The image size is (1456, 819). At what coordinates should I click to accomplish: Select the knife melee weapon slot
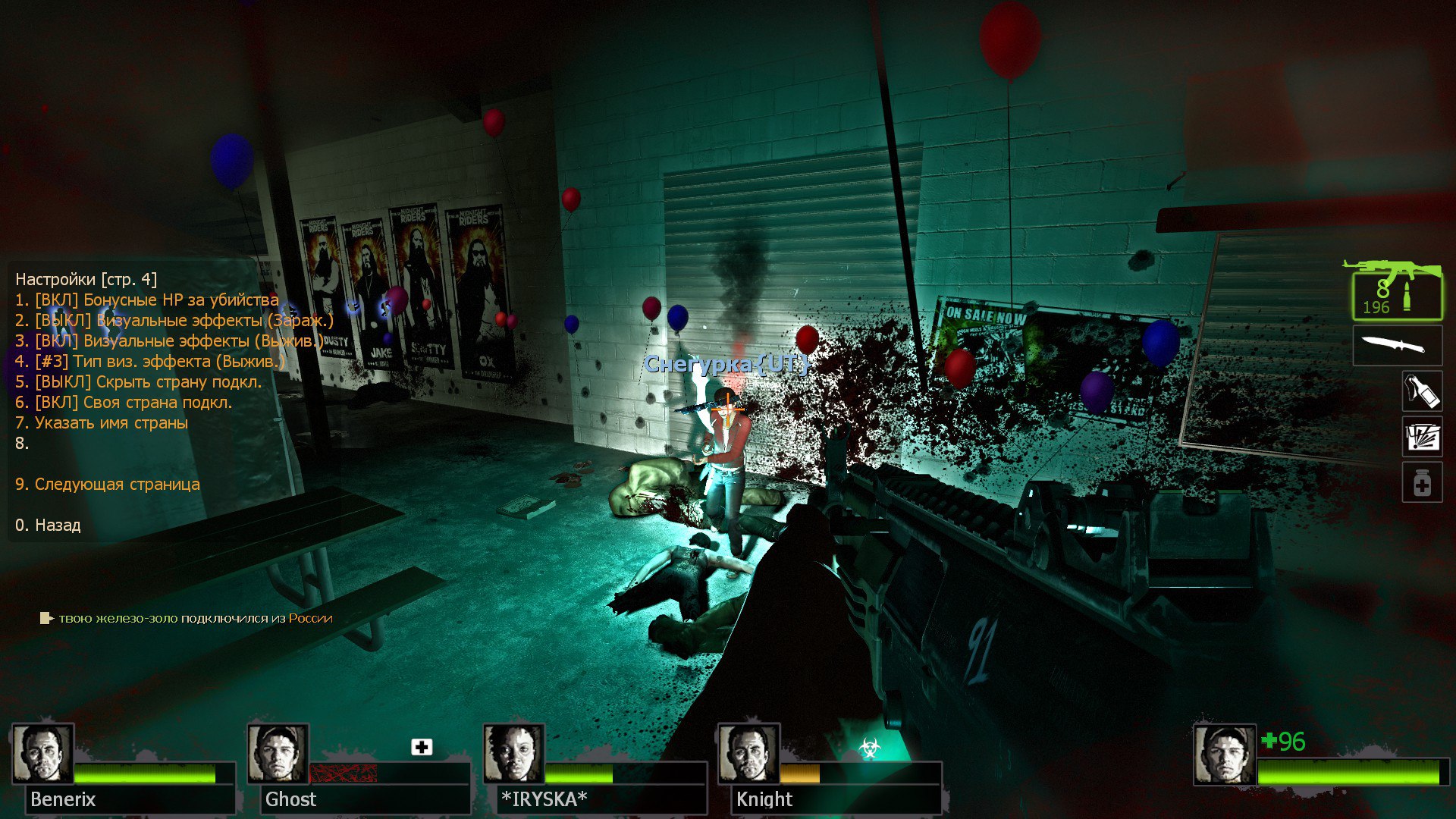point(1396,345)
